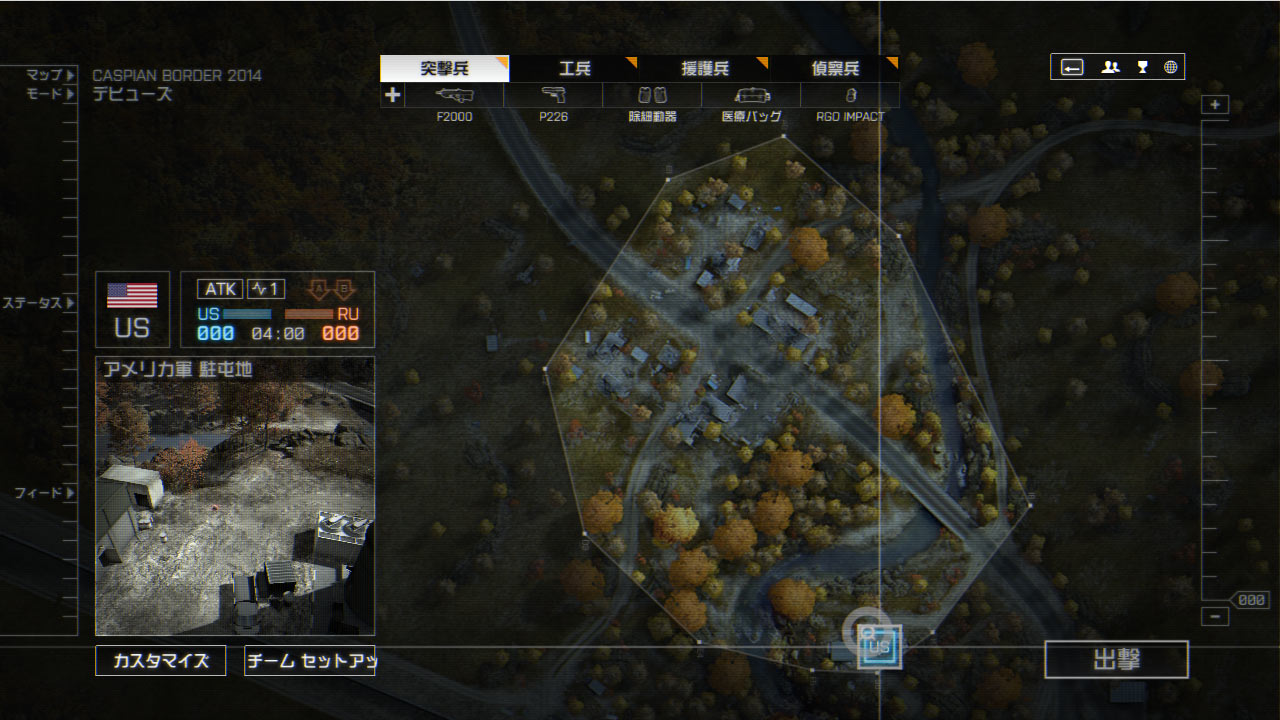This screenshot has height=720, width=1280.
Task: Open the カスタマイズ customize menu
Action: 161,661
